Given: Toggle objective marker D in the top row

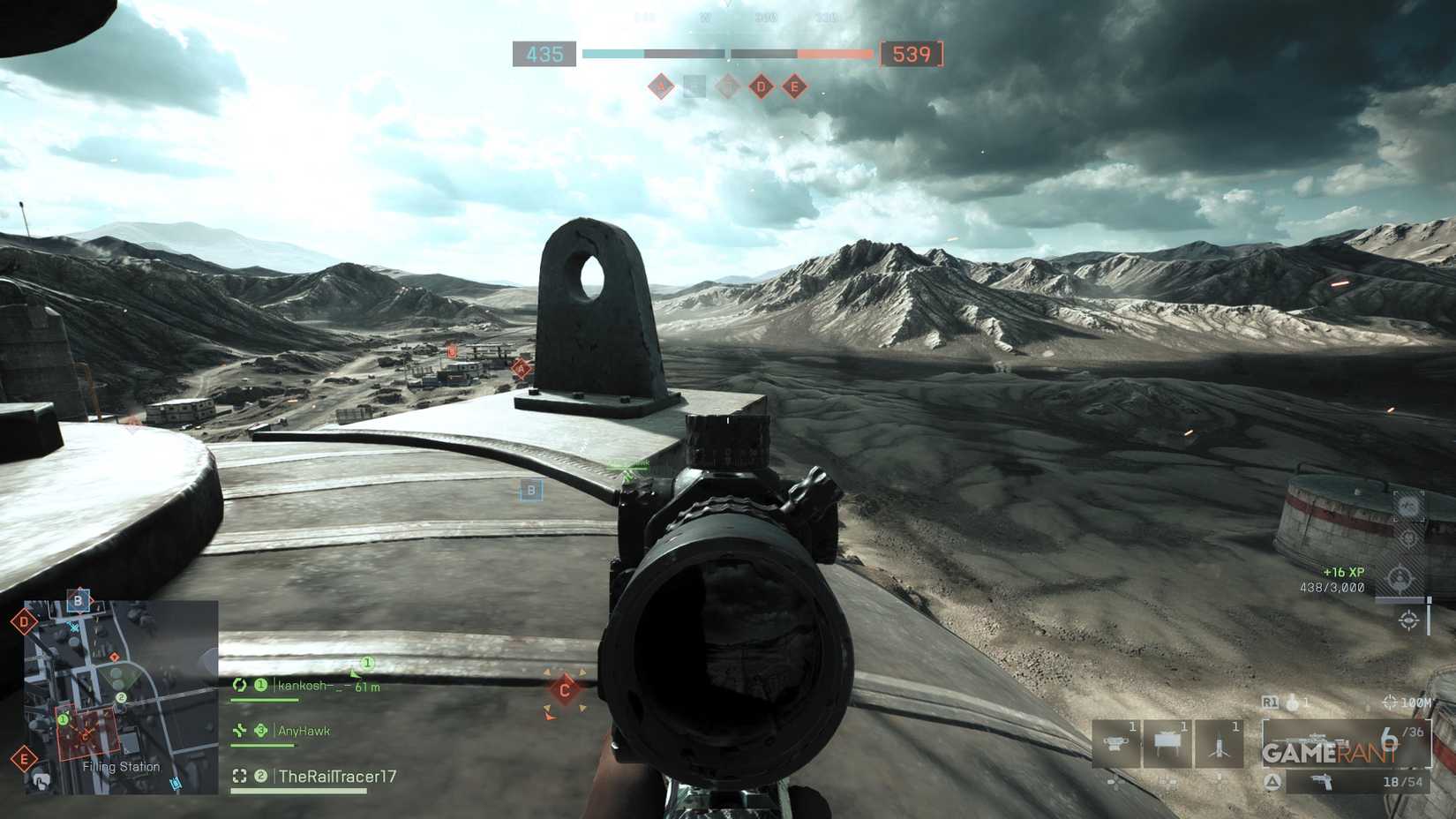Looking at the screenshot, I should 761,86.
